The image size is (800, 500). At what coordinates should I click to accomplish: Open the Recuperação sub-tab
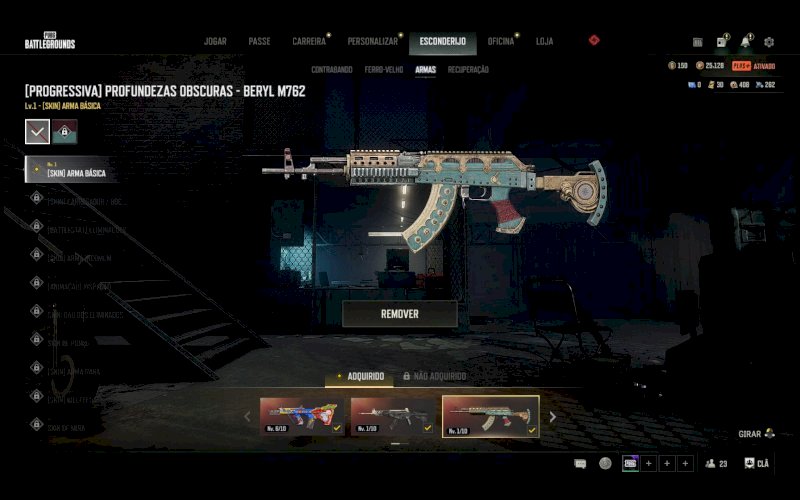click(468, 70)
